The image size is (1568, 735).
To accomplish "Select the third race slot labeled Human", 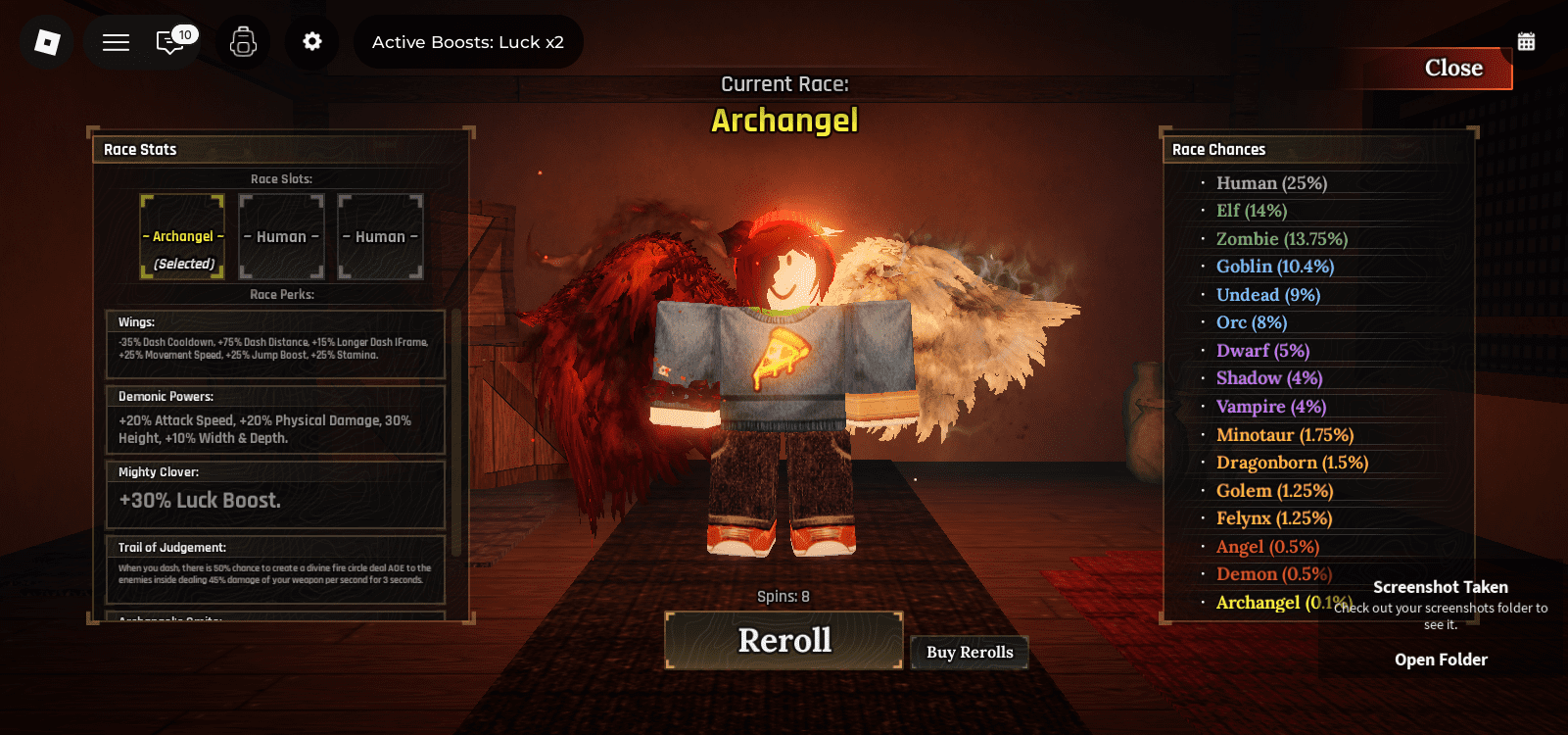I will pos(380,236).
